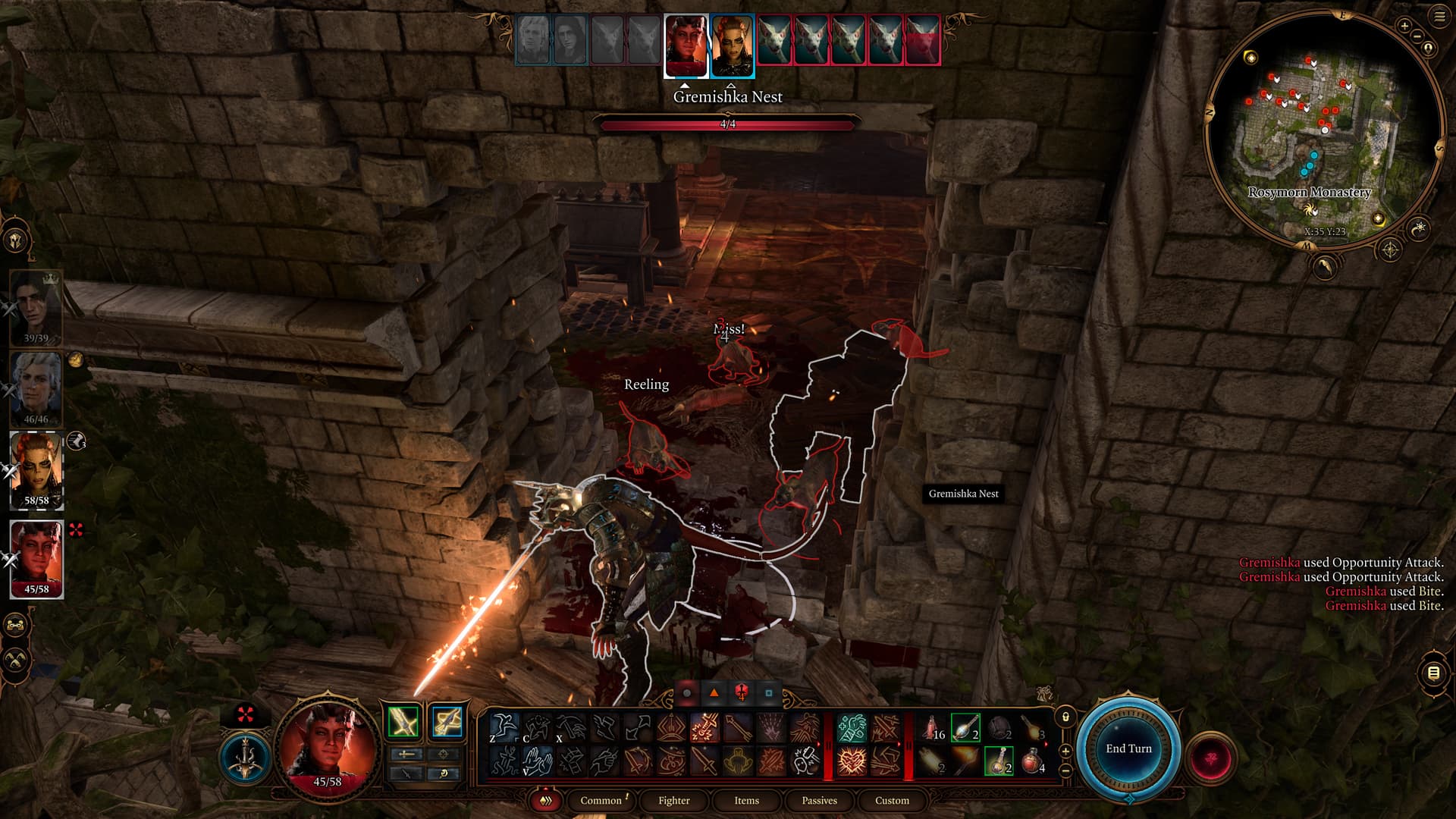Zoom out the minimap
This screenshot has height=819, width=1456.
click(x=1417, y=36)
